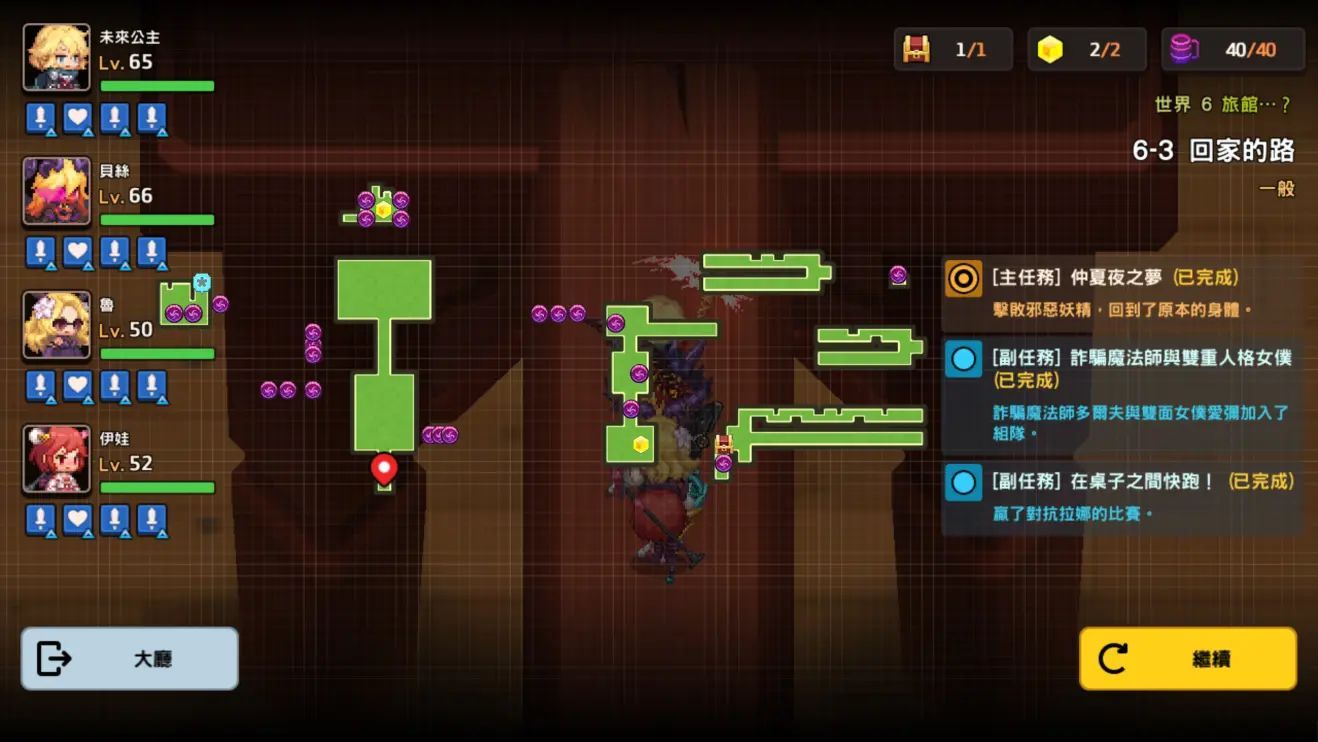
Task: Select 貝絲 character portrait
Action: point(57,191)
